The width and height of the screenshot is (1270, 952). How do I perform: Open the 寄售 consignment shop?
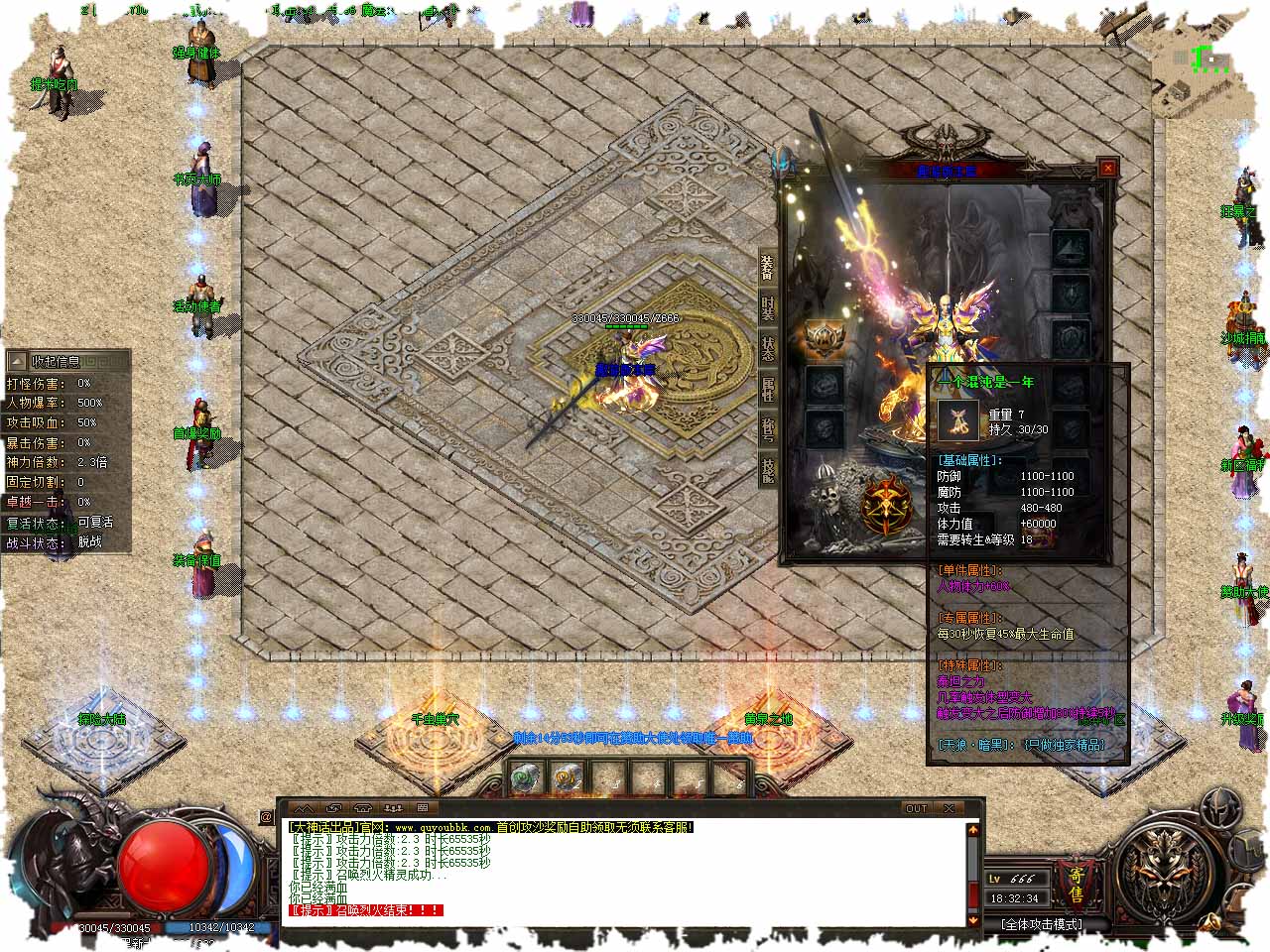tap(1076, 883)
